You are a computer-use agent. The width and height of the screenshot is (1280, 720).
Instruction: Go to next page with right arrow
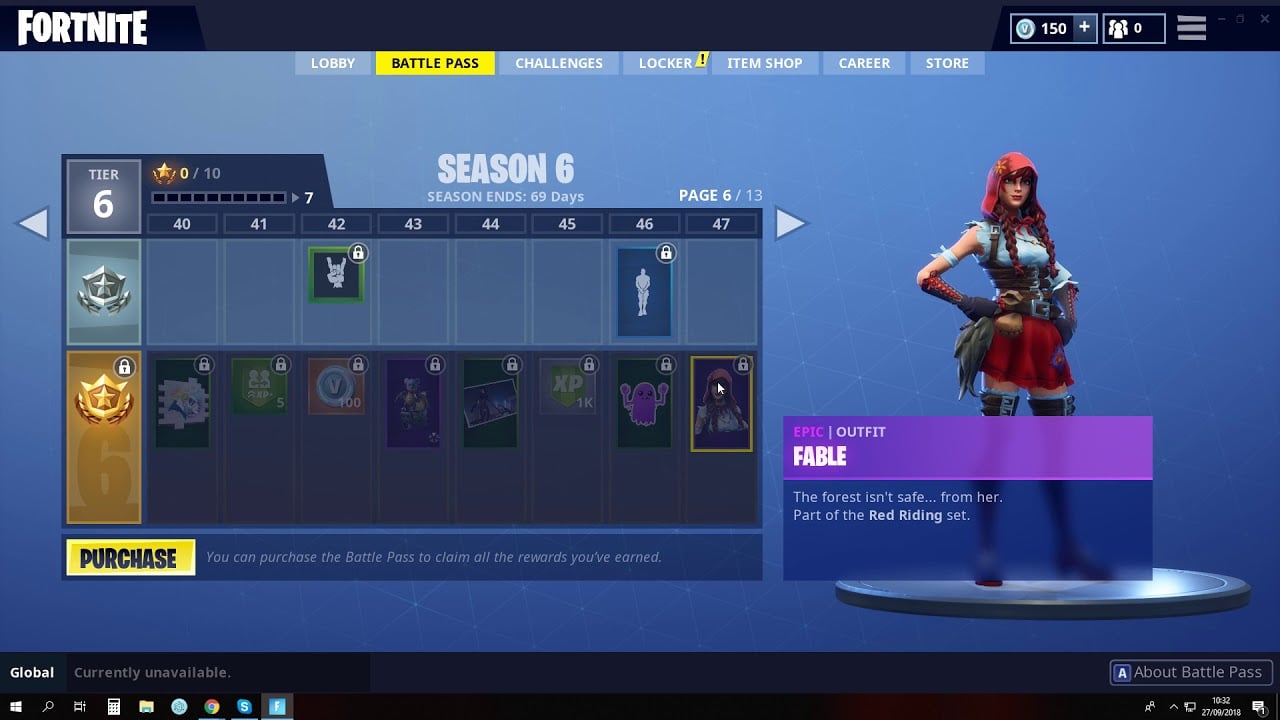pos(793,222)
